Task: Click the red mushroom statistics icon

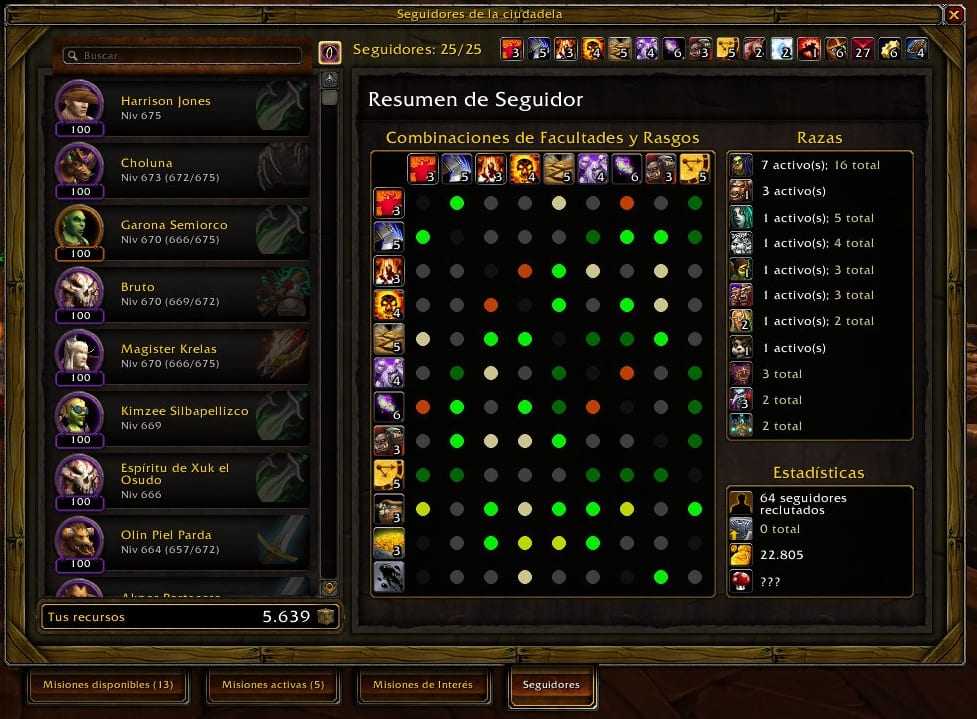Action: (740, 581)
